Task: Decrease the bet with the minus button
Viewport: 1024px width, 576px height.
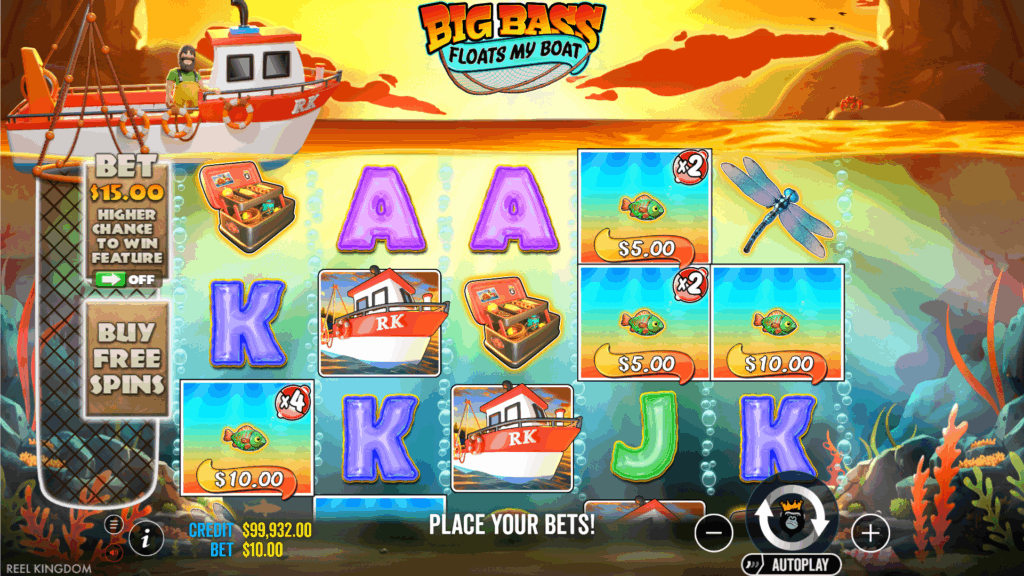Action: click(713, 533)
